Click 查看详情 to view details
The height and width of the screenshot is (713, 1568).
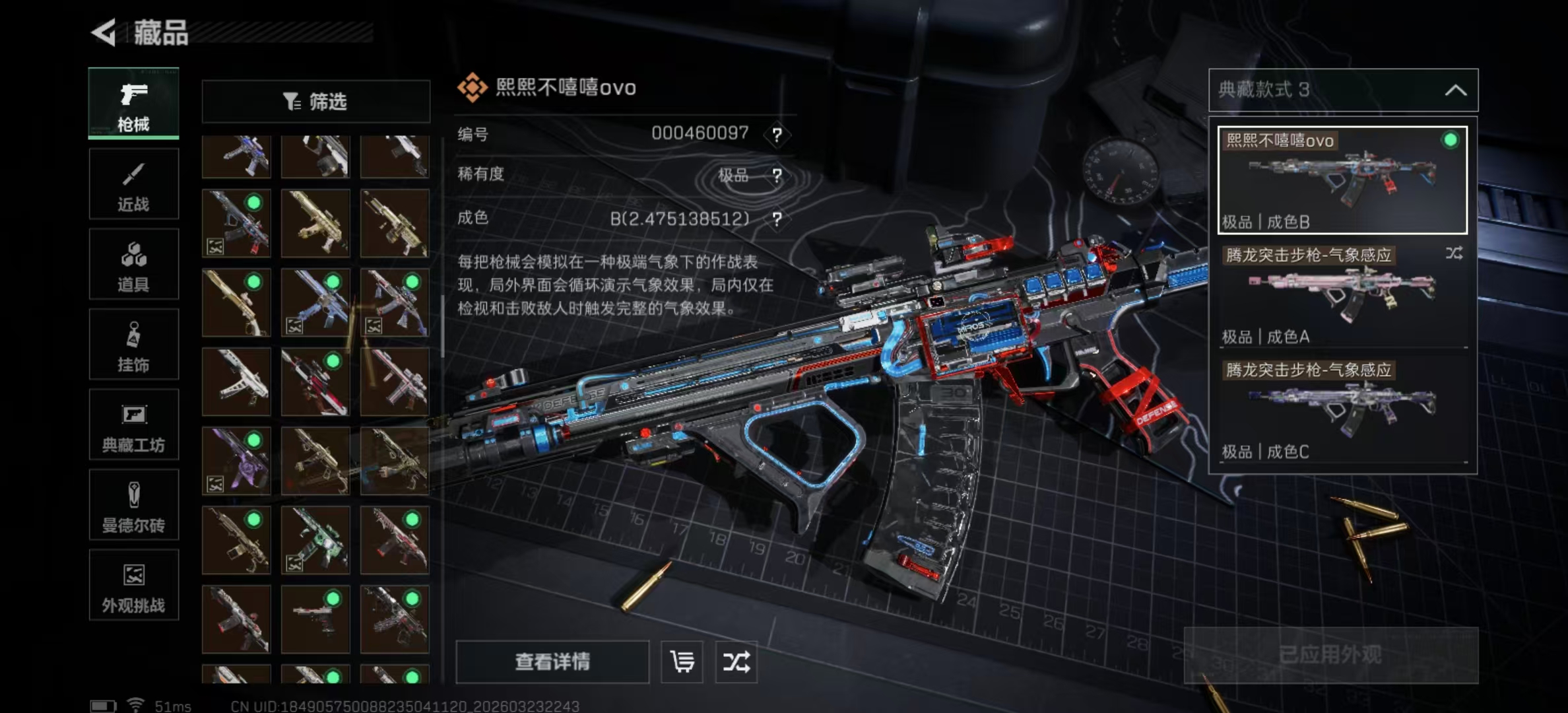pos(552,662)
